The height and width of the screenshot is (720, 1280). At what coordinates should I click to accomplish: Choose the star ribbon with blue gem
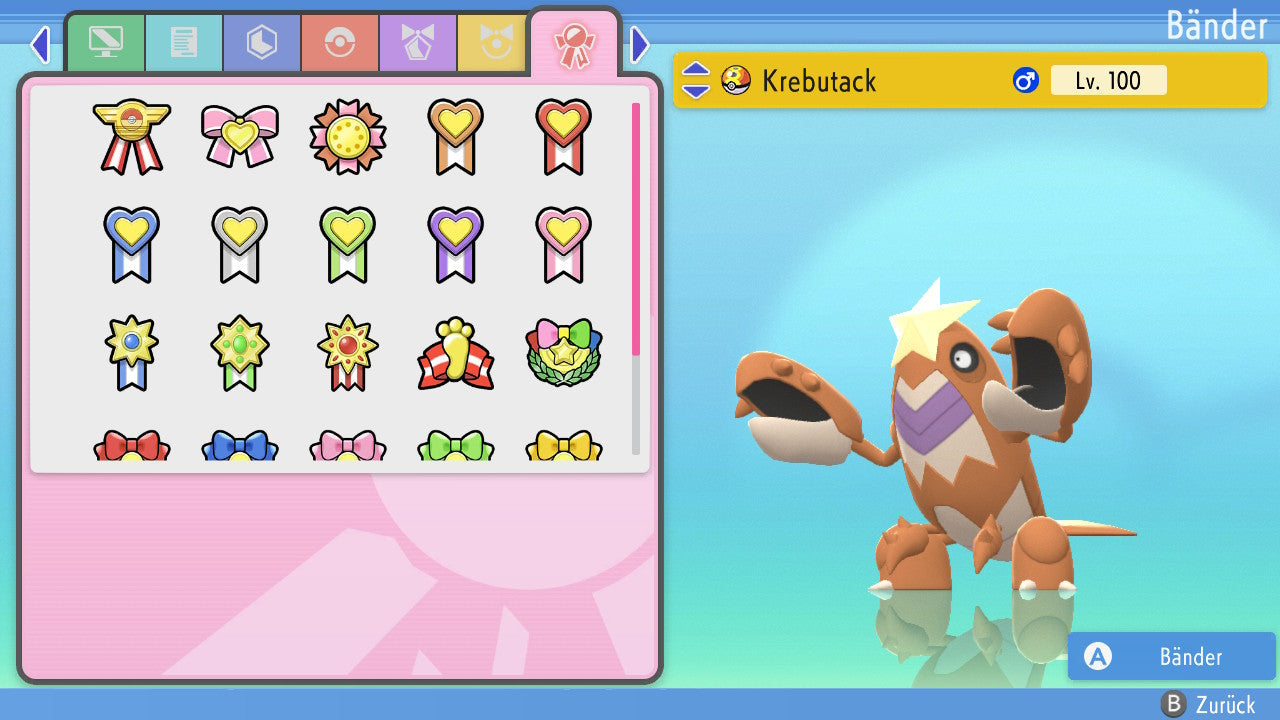point(131,353)
